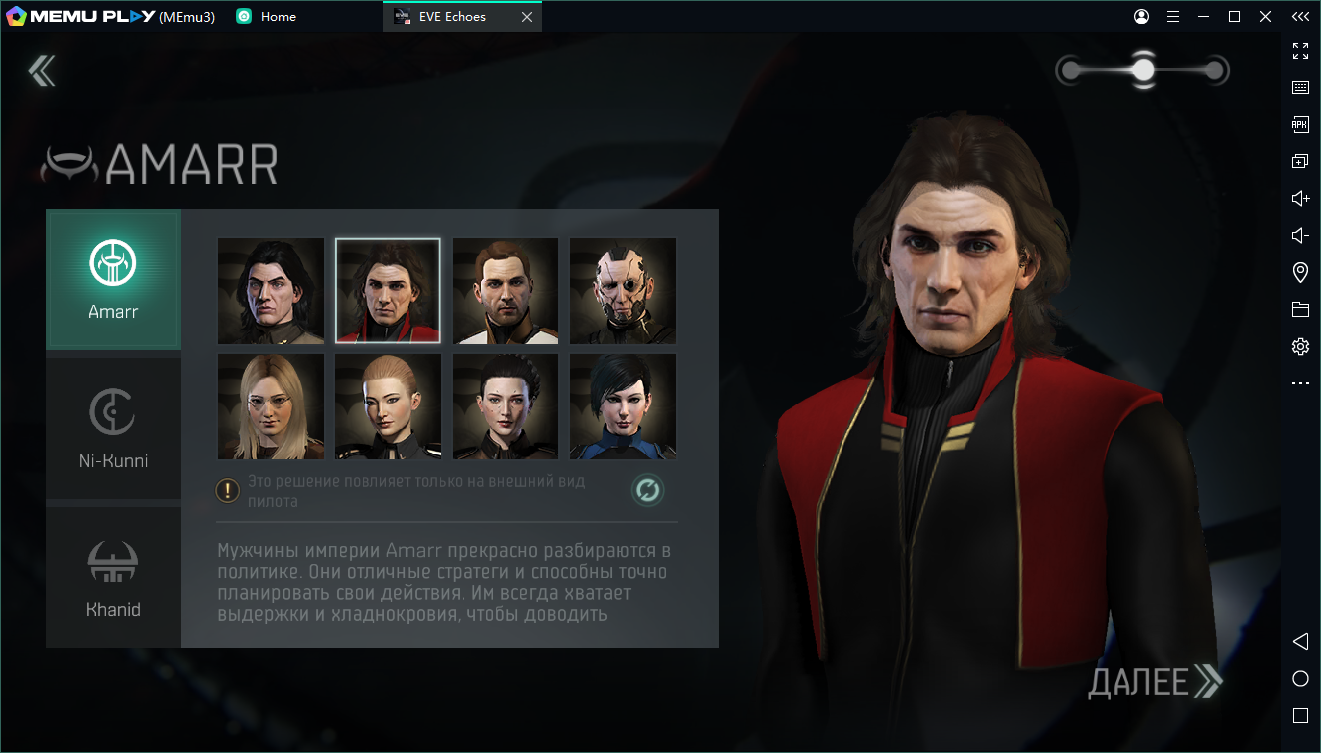The width and height of the screenshot is (1321, 753).
Task: Open MEmu settings gear in sidebar
Action: pos(1300,347)
